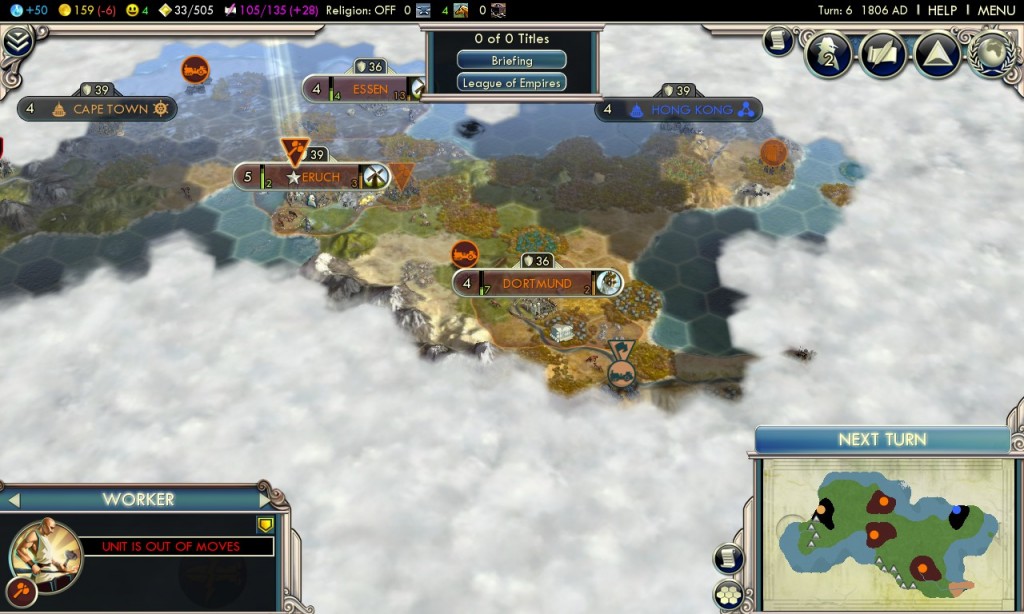This screenshot has width=1024, height=614.
Task: Select the Essen city banner
Action: [369, 89]
